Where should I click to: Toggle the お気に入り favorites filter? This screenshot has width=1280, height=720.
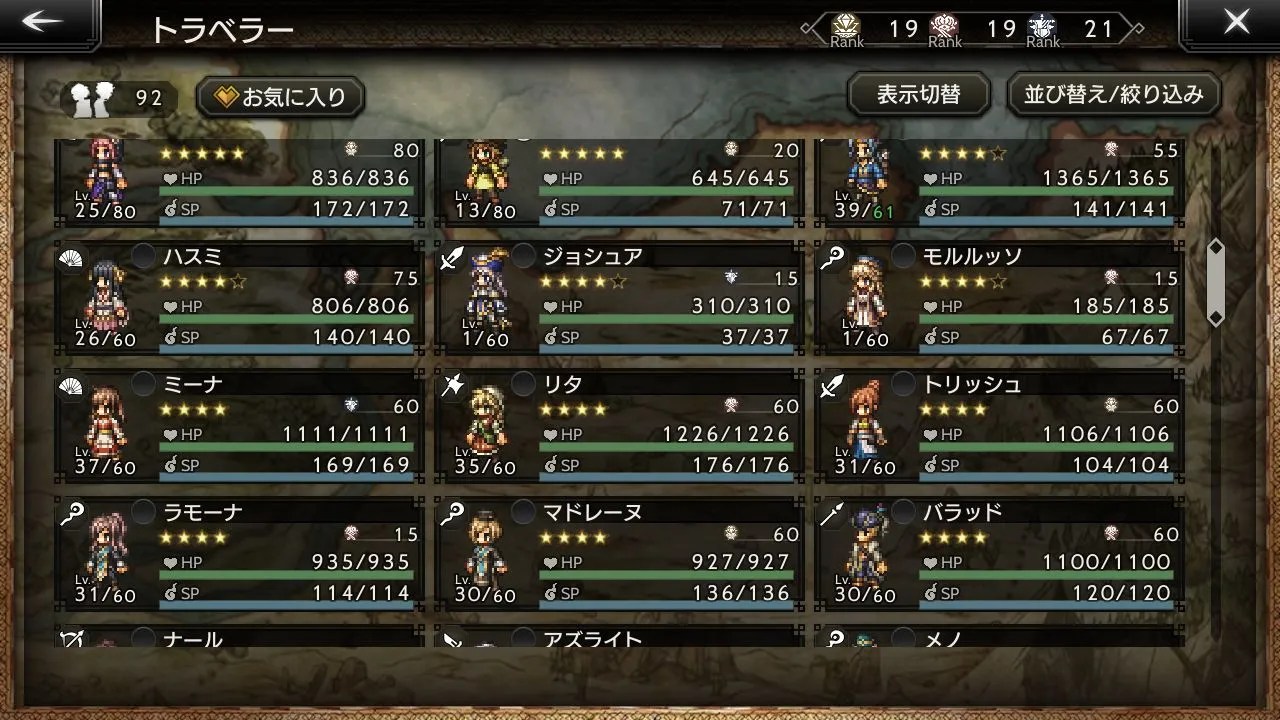(x=281, y=96)
